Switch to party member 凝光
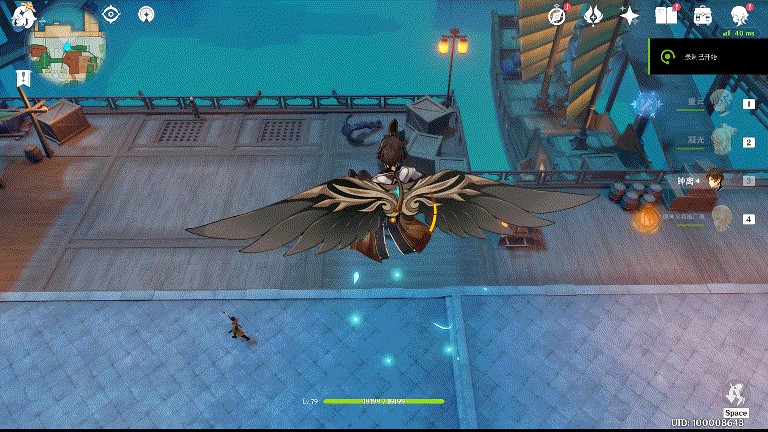Viewport: 768px width, 432px height. 722,141
